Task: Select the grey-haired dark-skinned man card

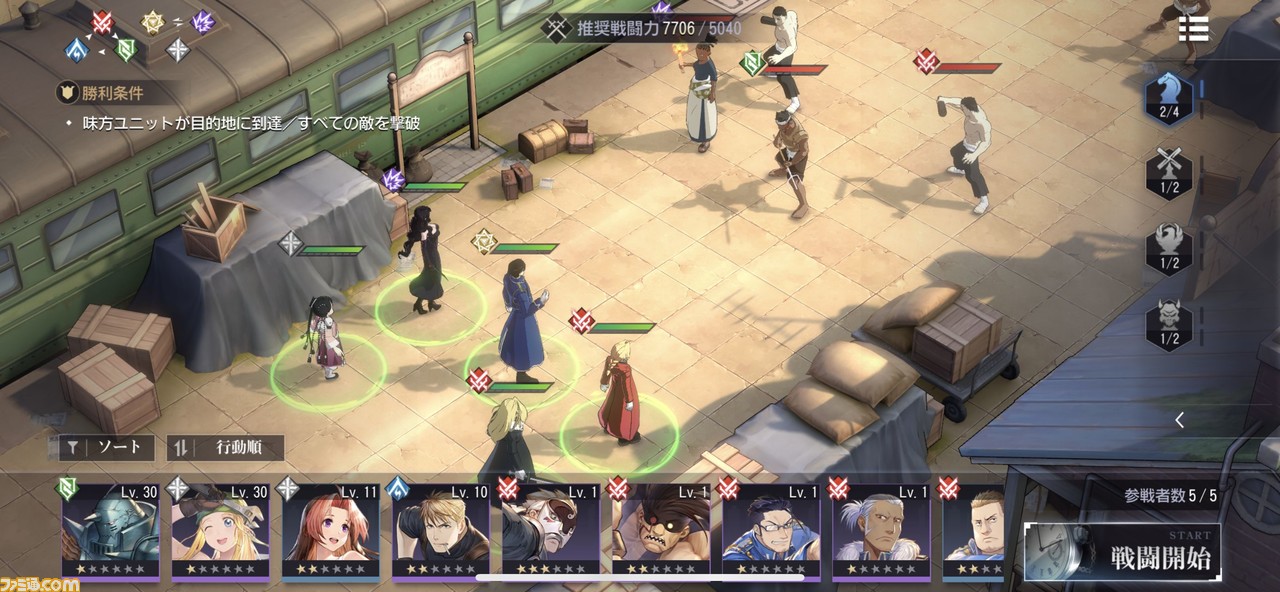Action: (x=880, y=531)
